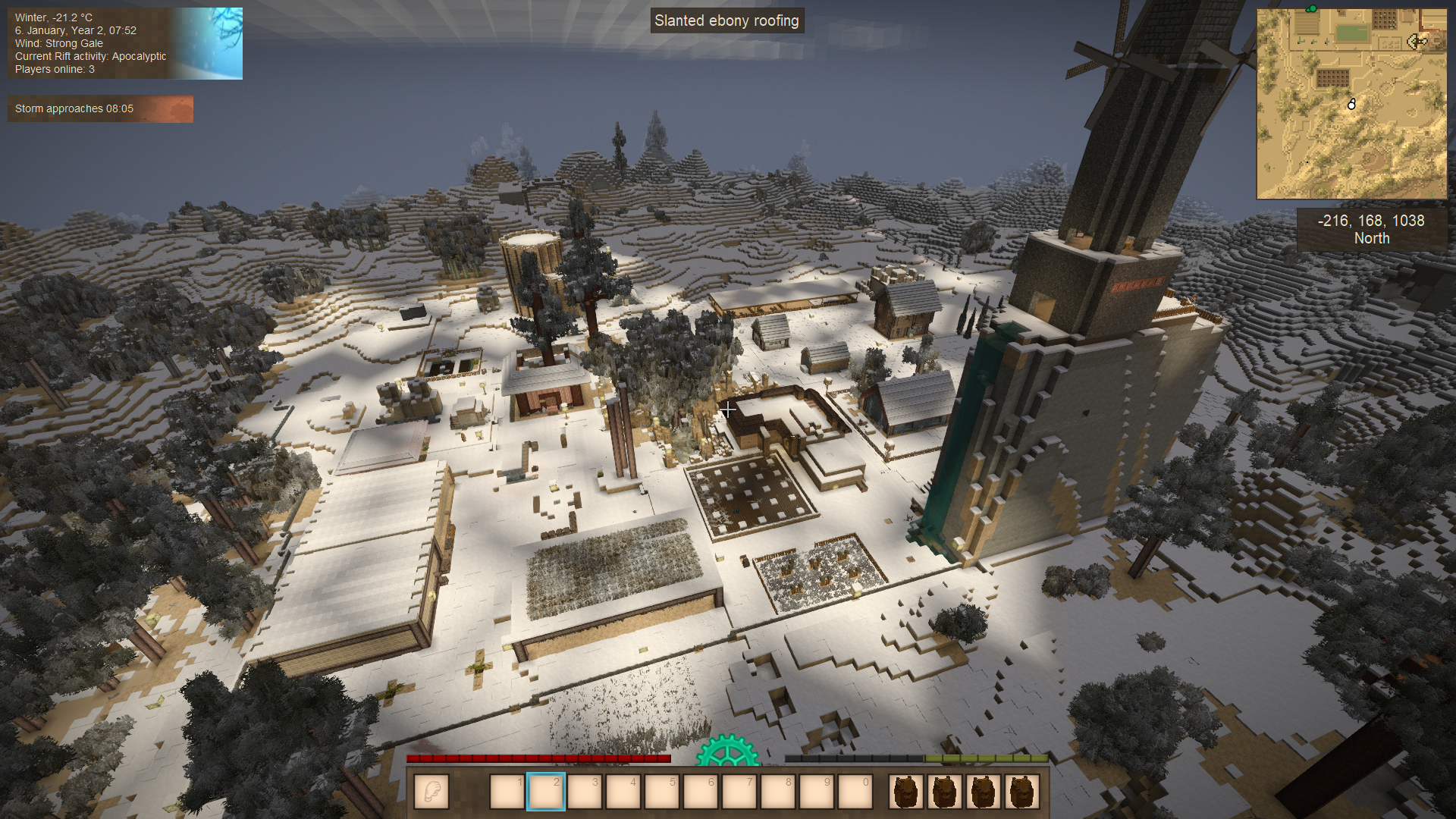
Task: Click the minimap in the corner
Action: (x=1351, y=104)
